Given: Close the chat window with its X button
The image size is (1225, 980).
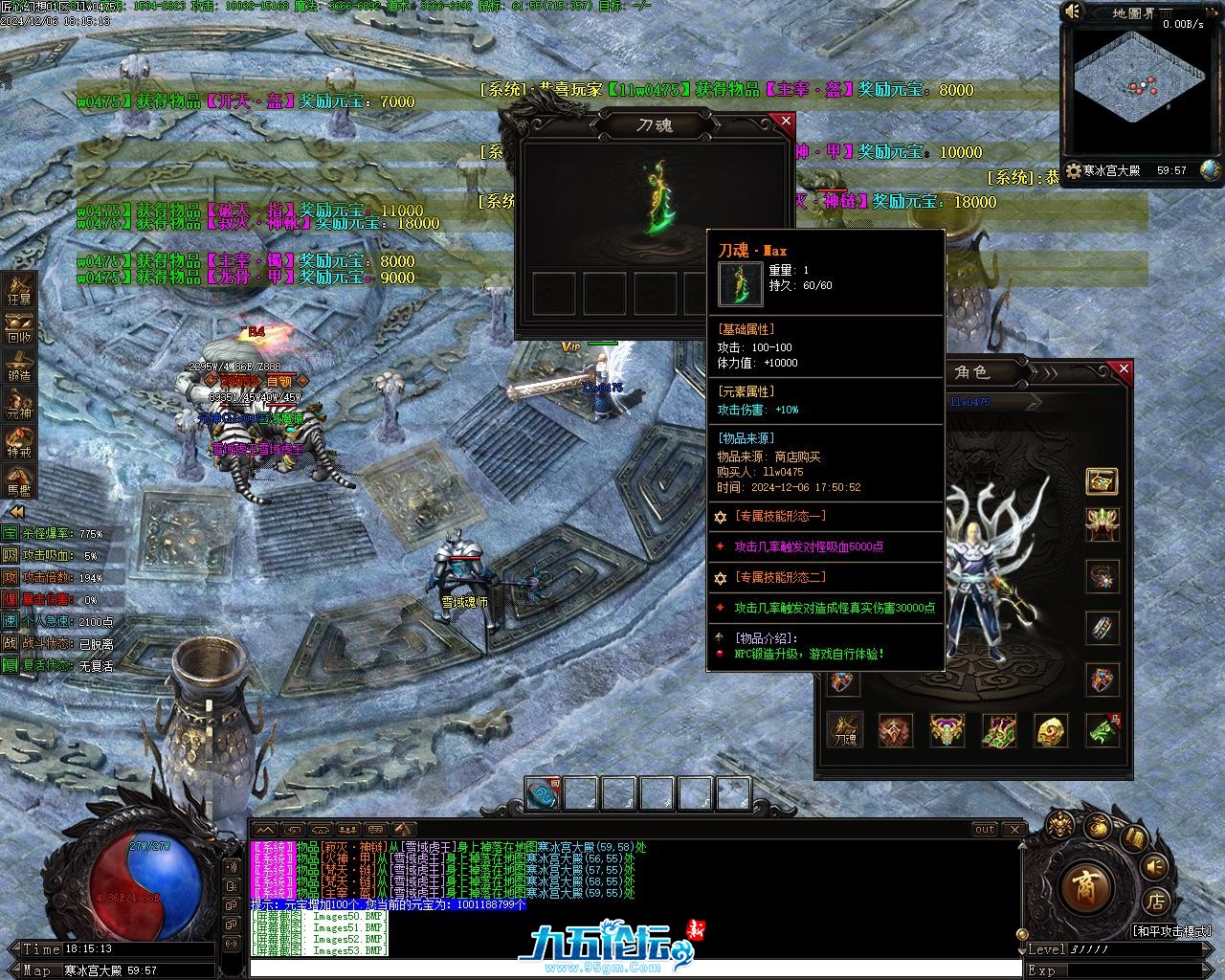Looking at the screenshot, I should point(1014,829).
